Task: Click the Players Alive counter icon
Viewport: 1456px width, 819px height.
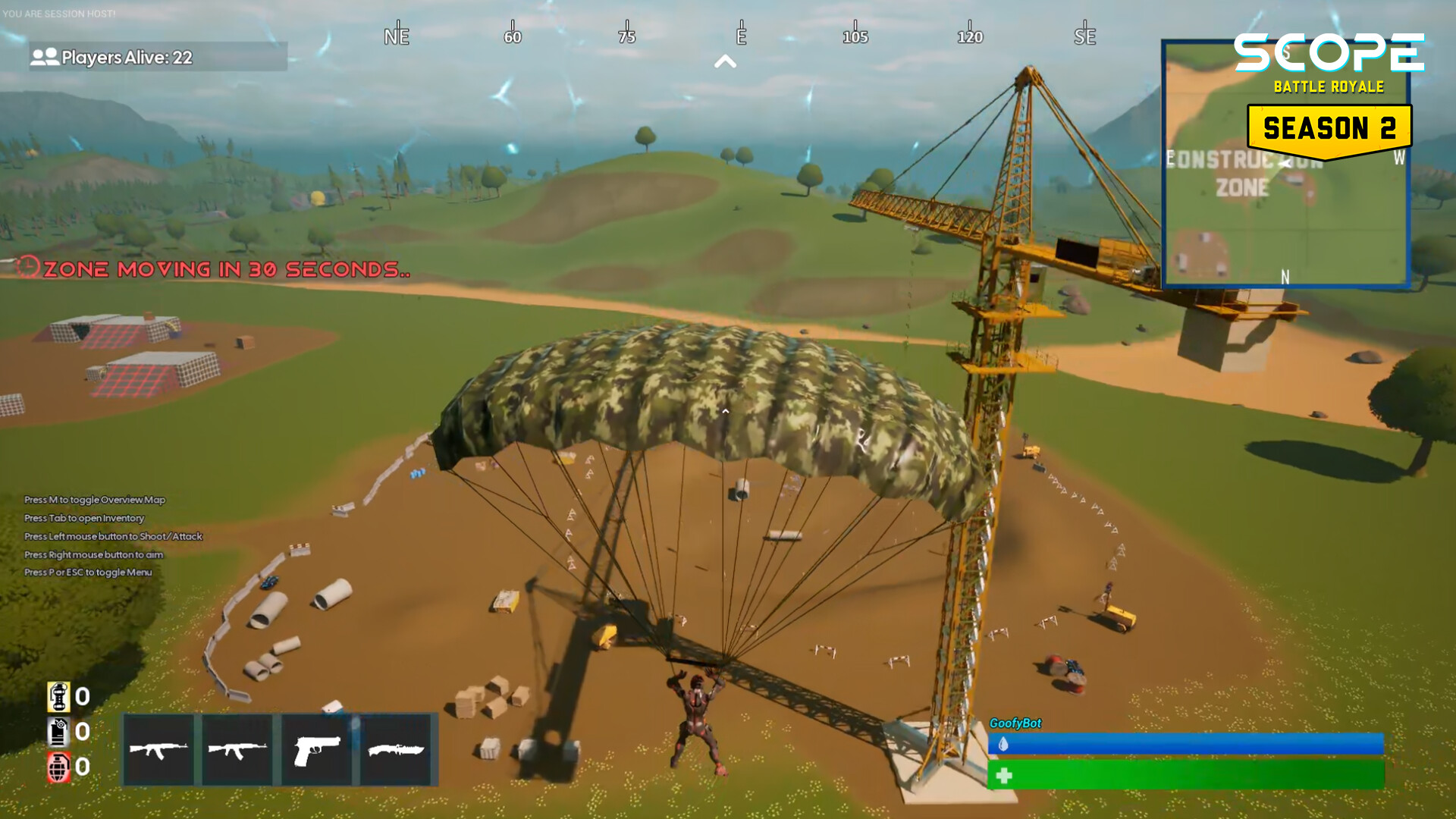Action: [43, 55]
